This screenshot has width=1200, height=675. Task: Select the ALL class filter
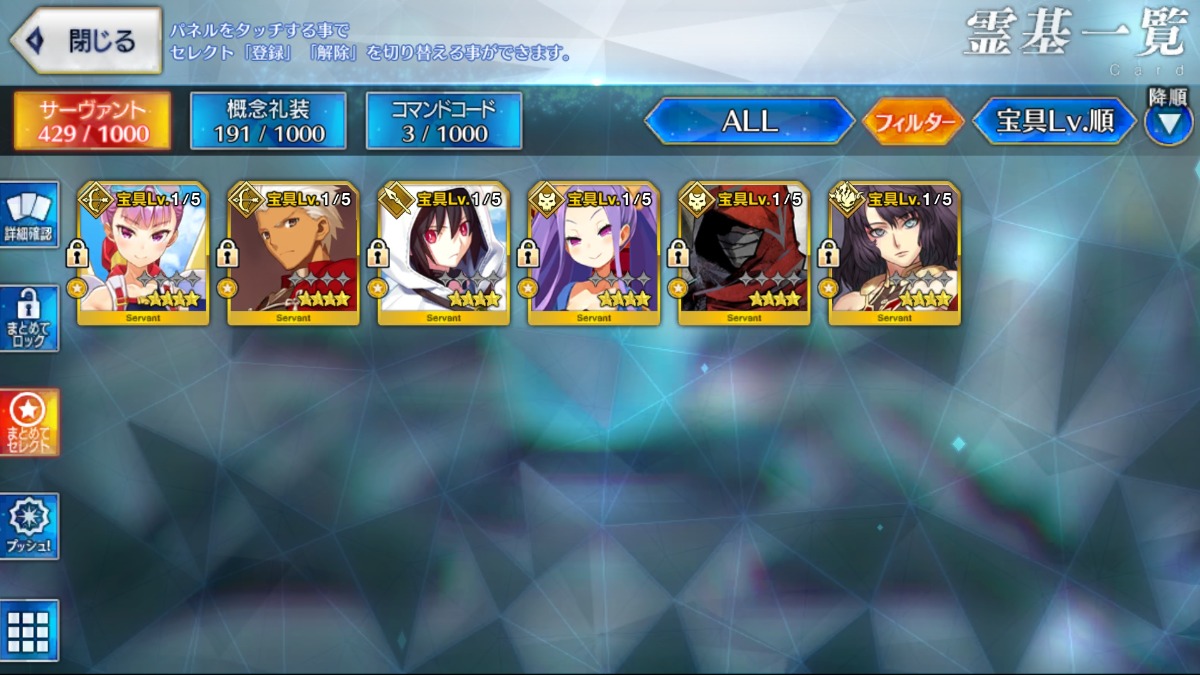749,121
